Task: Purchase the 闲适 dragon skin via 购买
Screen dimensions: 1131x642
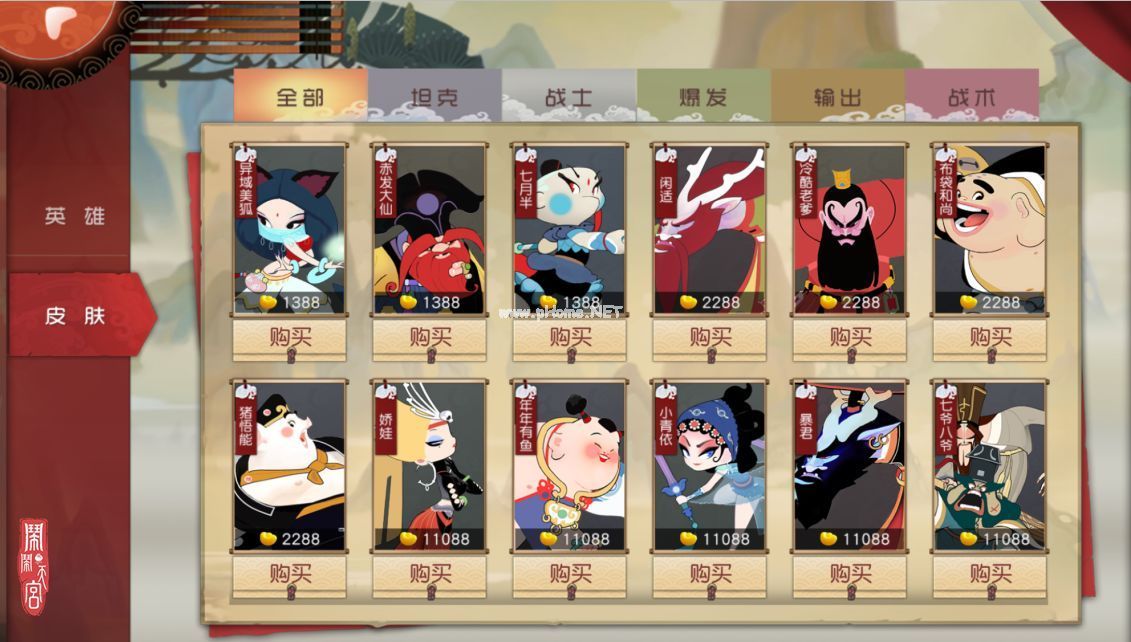Action: [710, 338]
